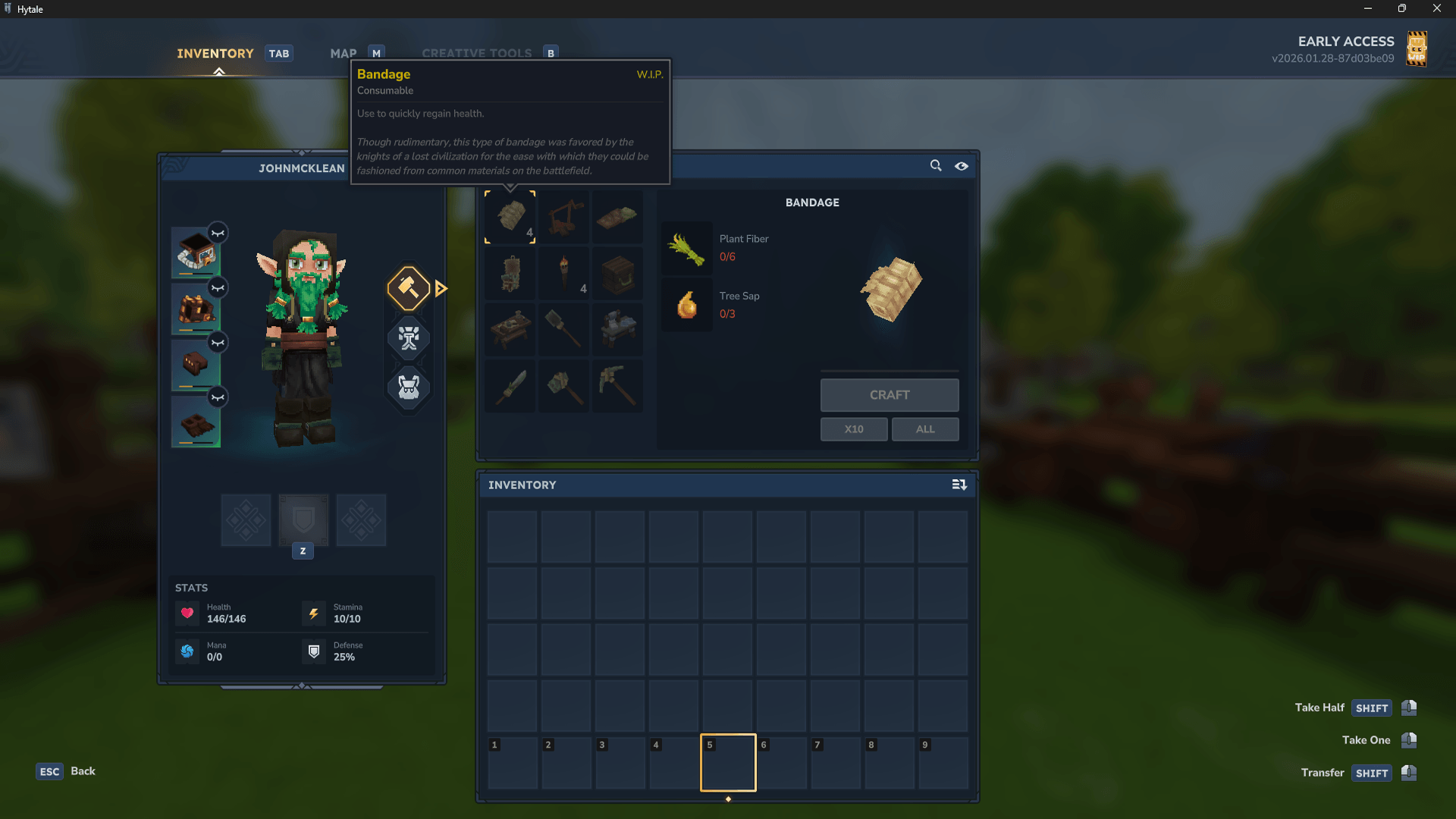Select hotbar slot 5
The height and width of the screenshot is (819, 1456).
[728, 762]
